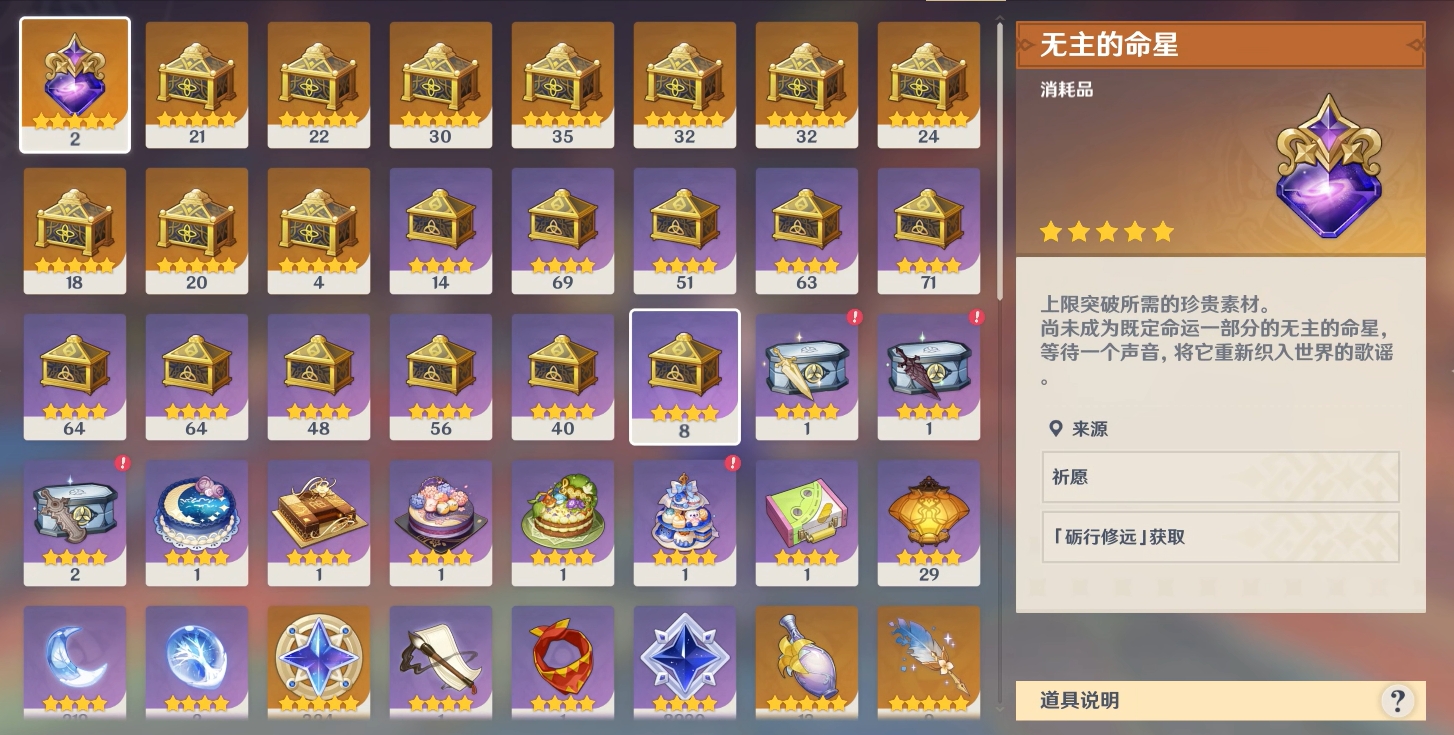Select the dark chest showing quantity 71

pos(929,230)
